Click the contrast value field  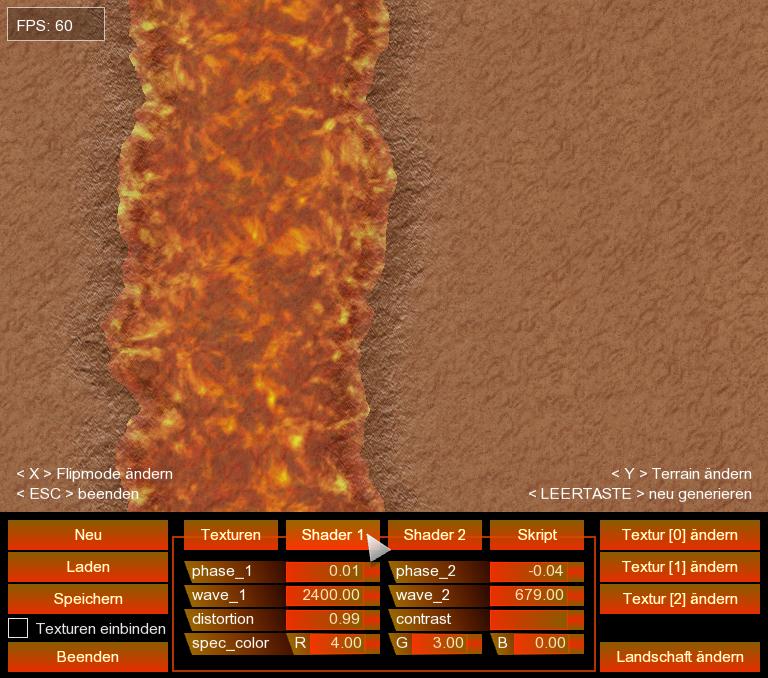[536, 619]
